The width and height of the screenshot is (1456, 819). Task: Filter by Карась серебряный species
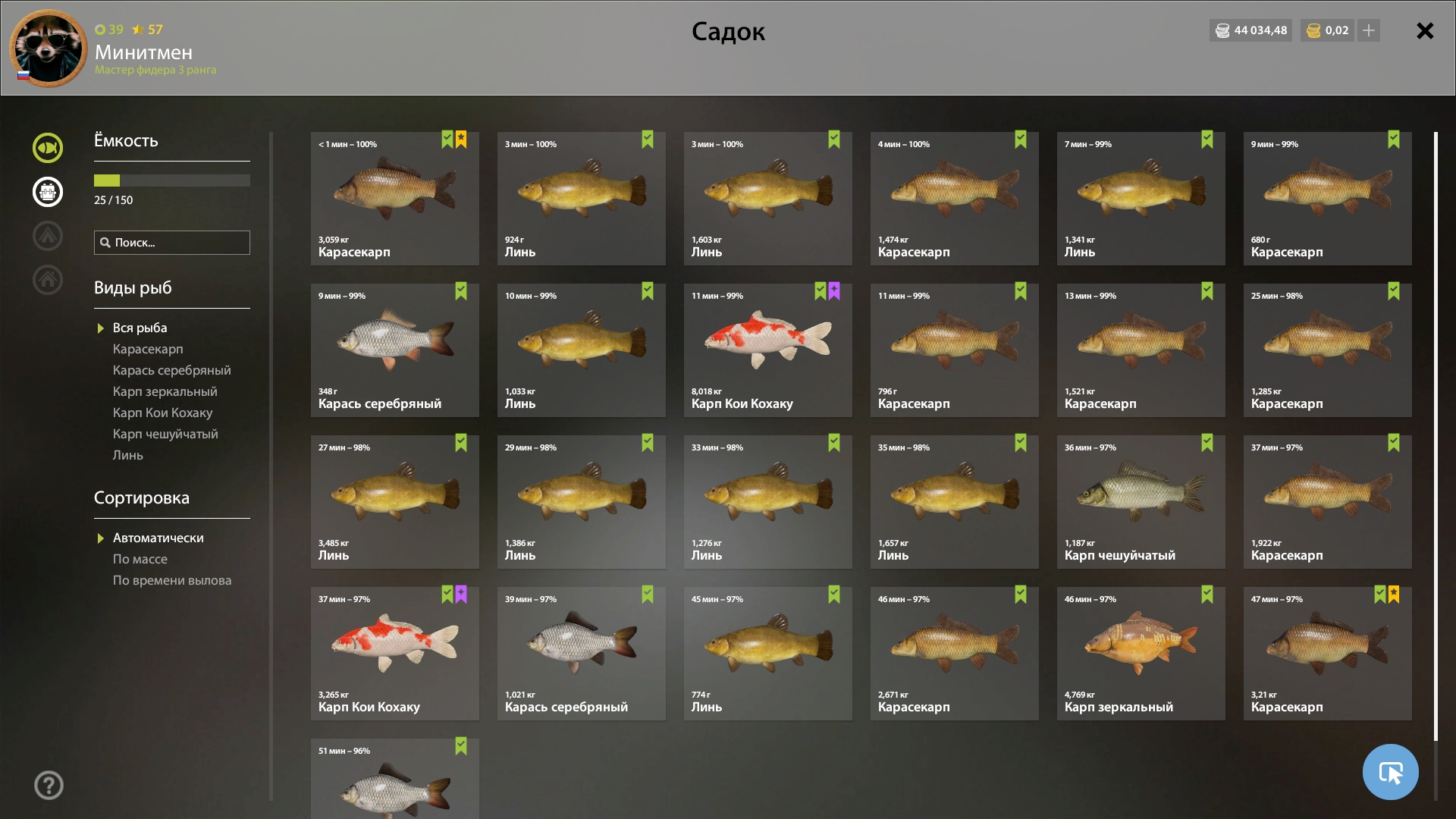171,370
